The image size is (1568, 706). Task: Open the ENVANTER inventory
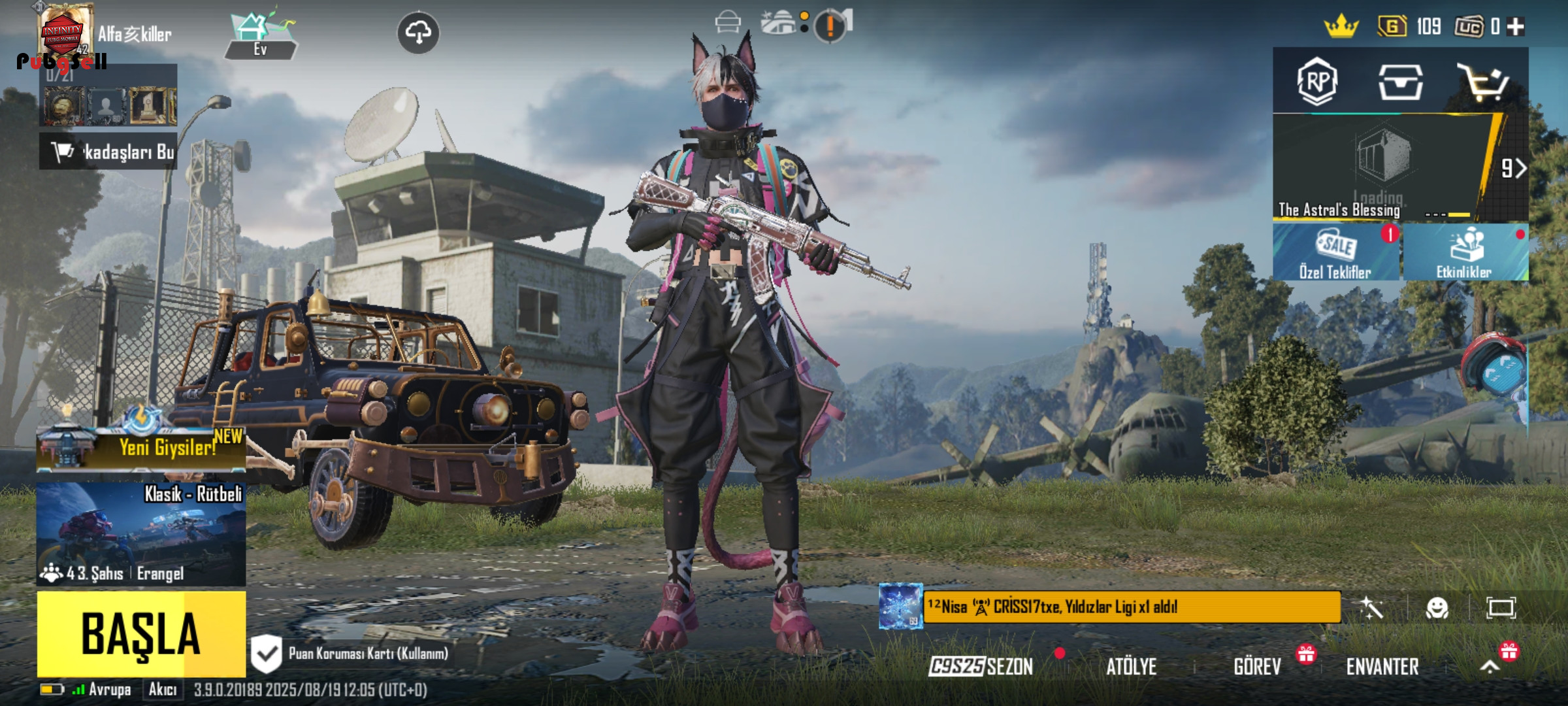coord(1382,666)
